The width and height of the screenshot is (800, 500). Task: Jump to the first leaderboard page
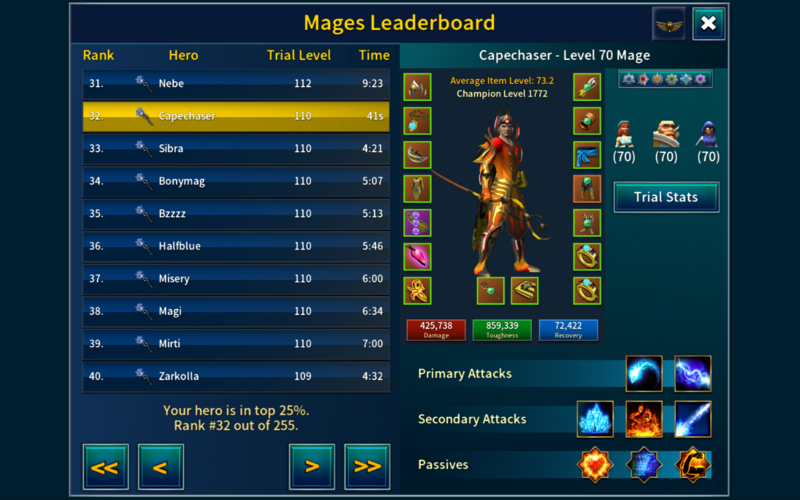tap(104, 466)
